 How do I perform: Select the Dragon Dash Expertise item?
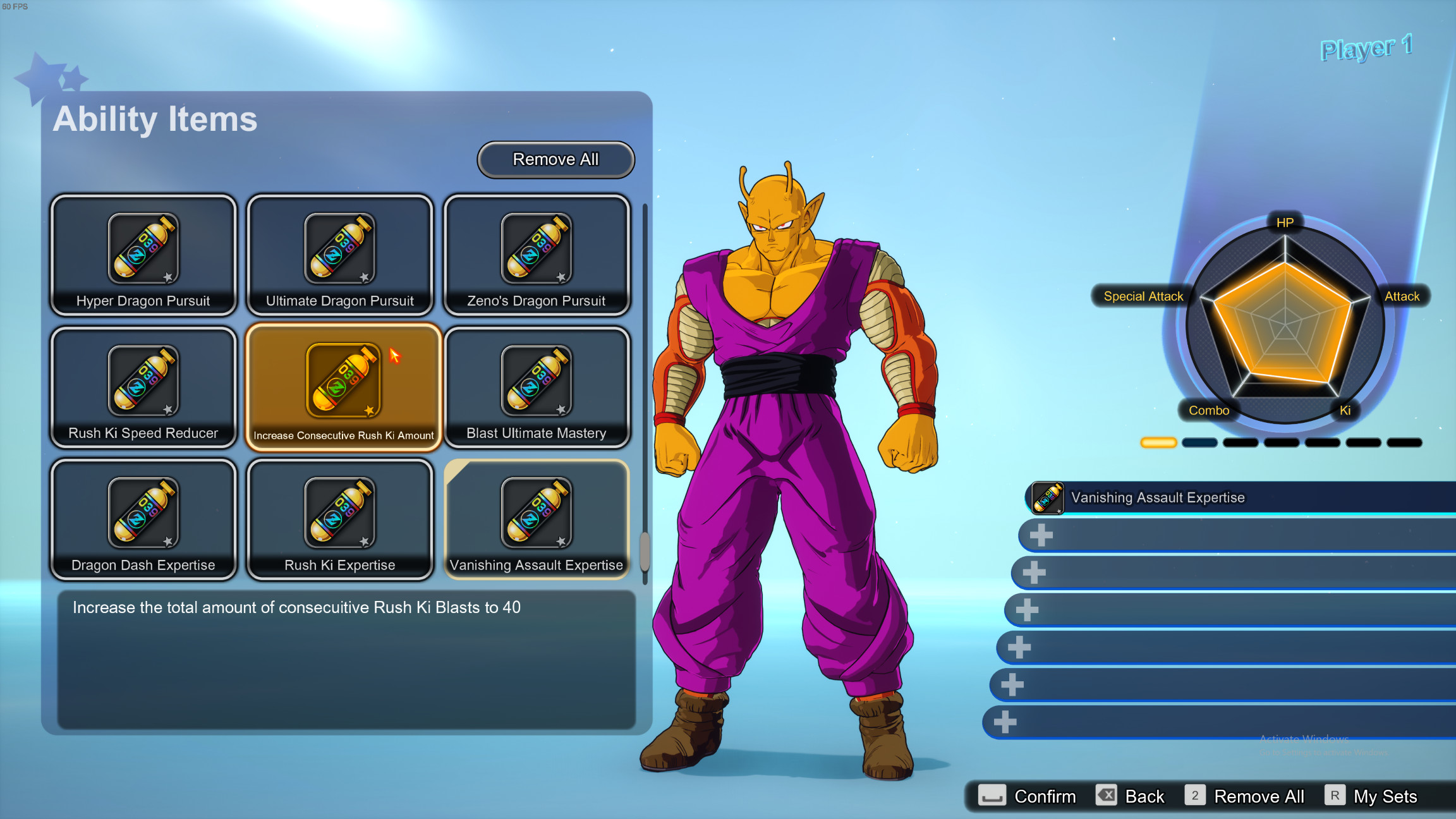pyautogui.click(x=143, y=519)
